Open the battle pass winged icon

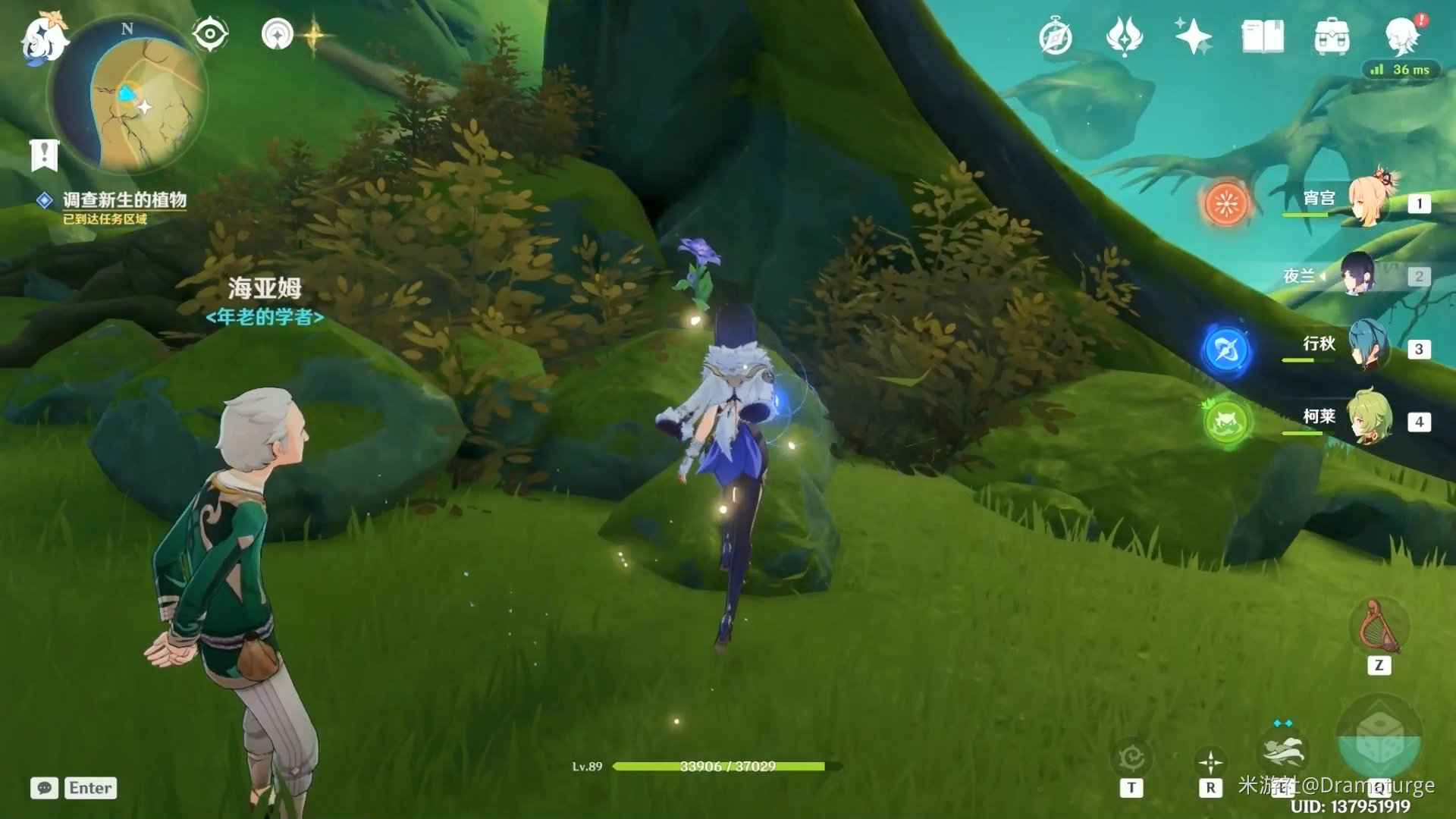(x=1124, y=36)
